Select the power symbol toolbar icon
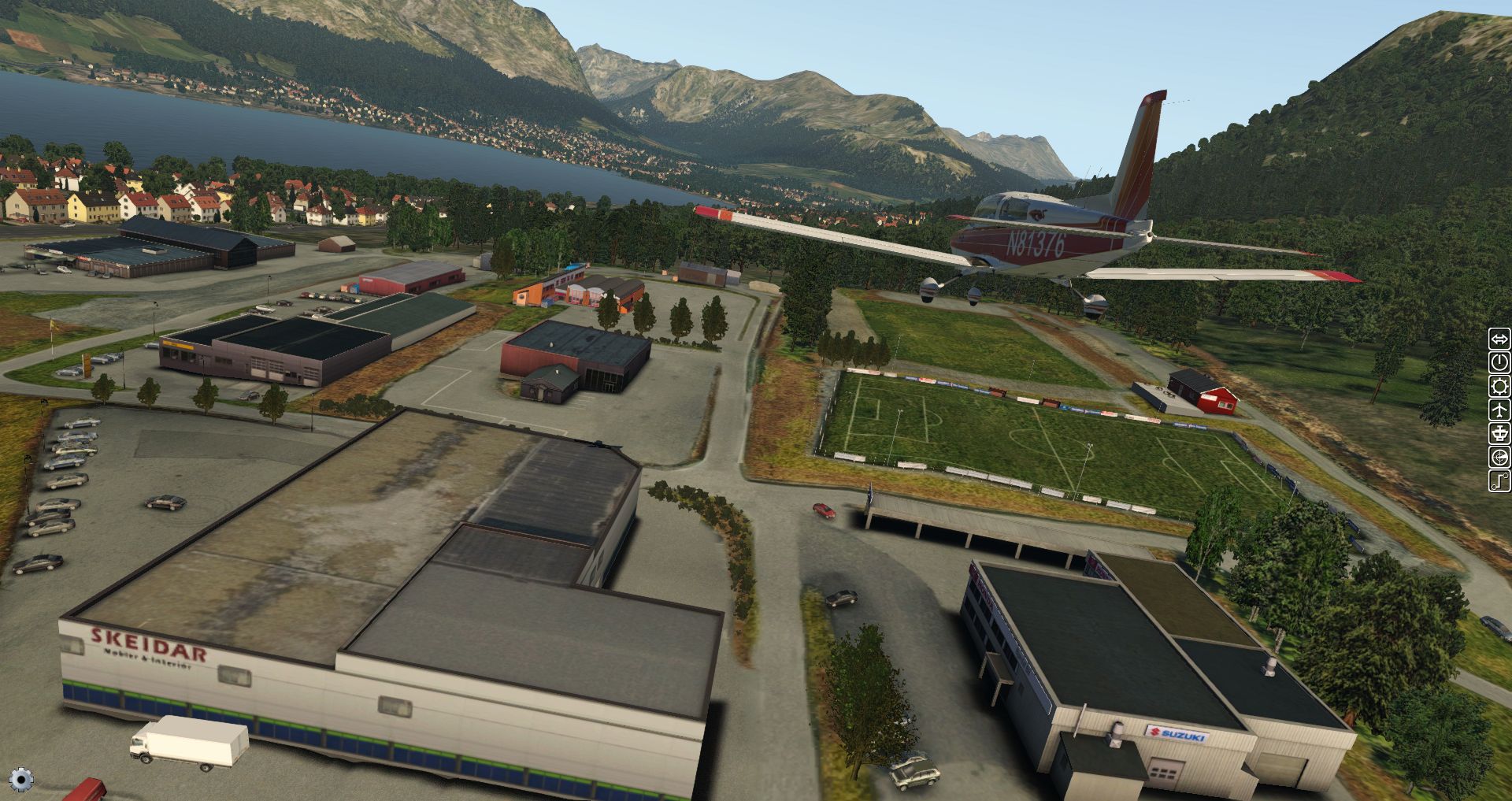Viewport: 1512px width, 801px height. [1499, 363]
